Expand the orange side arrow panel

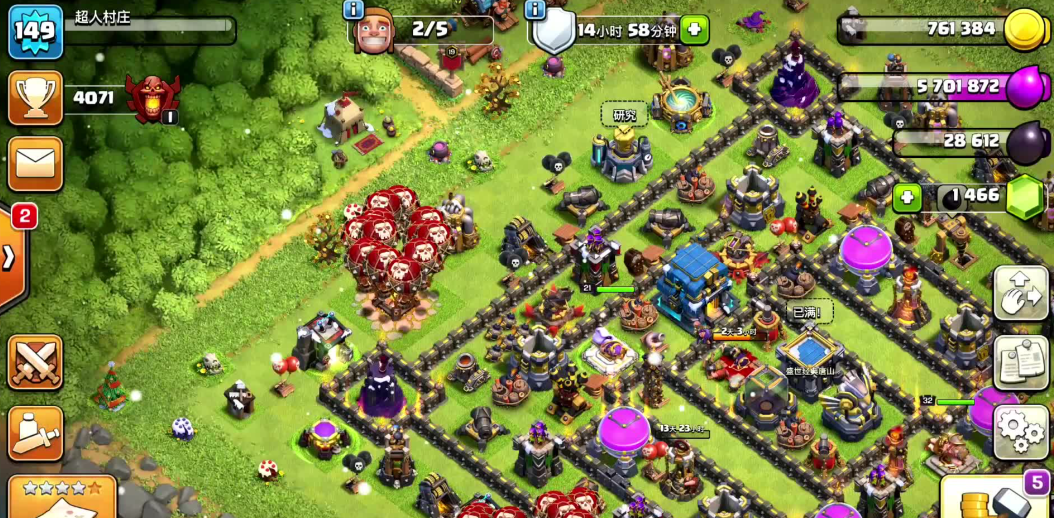tap(10, 258)
